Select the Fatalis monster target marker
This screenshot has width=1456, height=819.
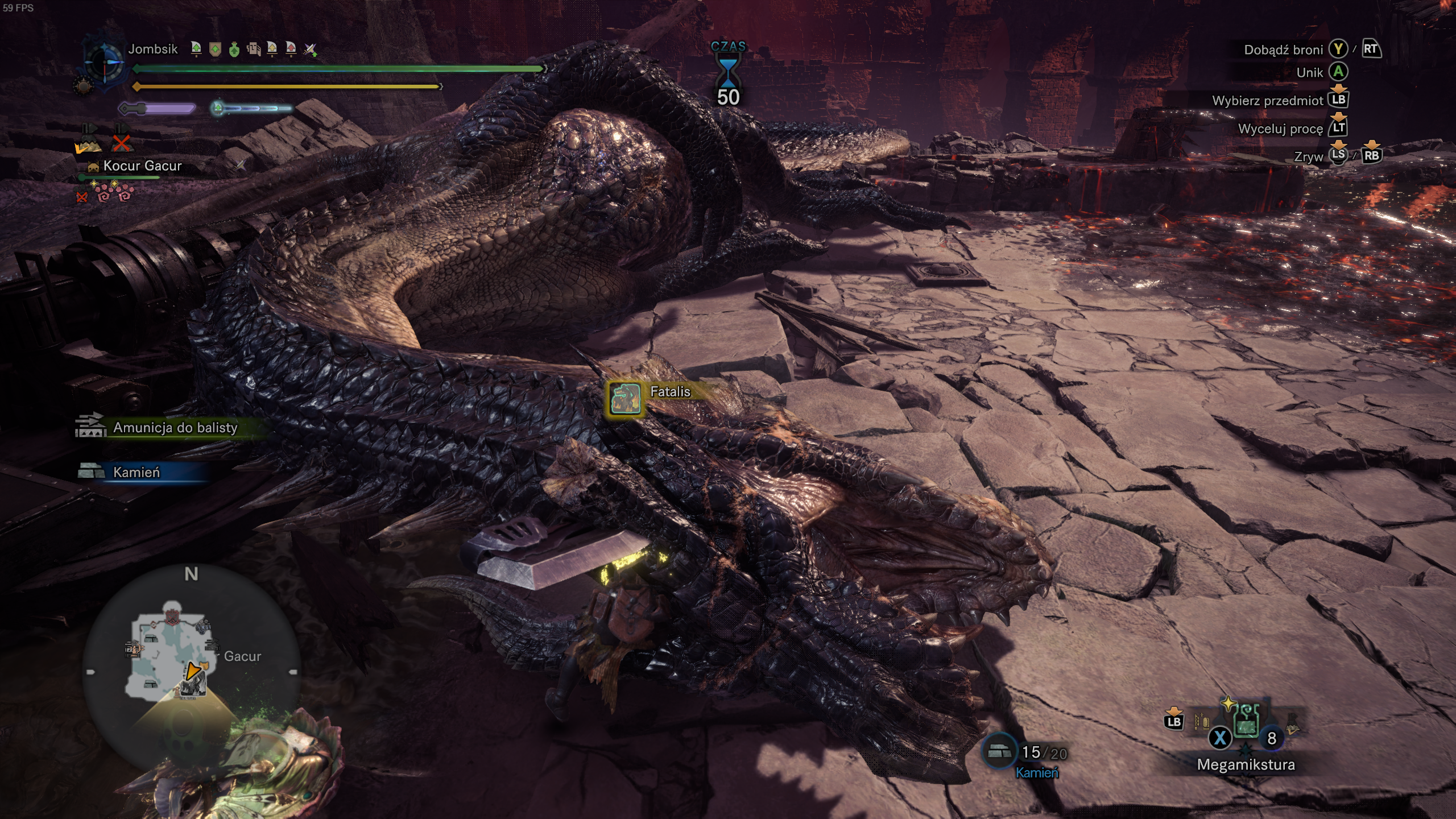pos(626,397)
